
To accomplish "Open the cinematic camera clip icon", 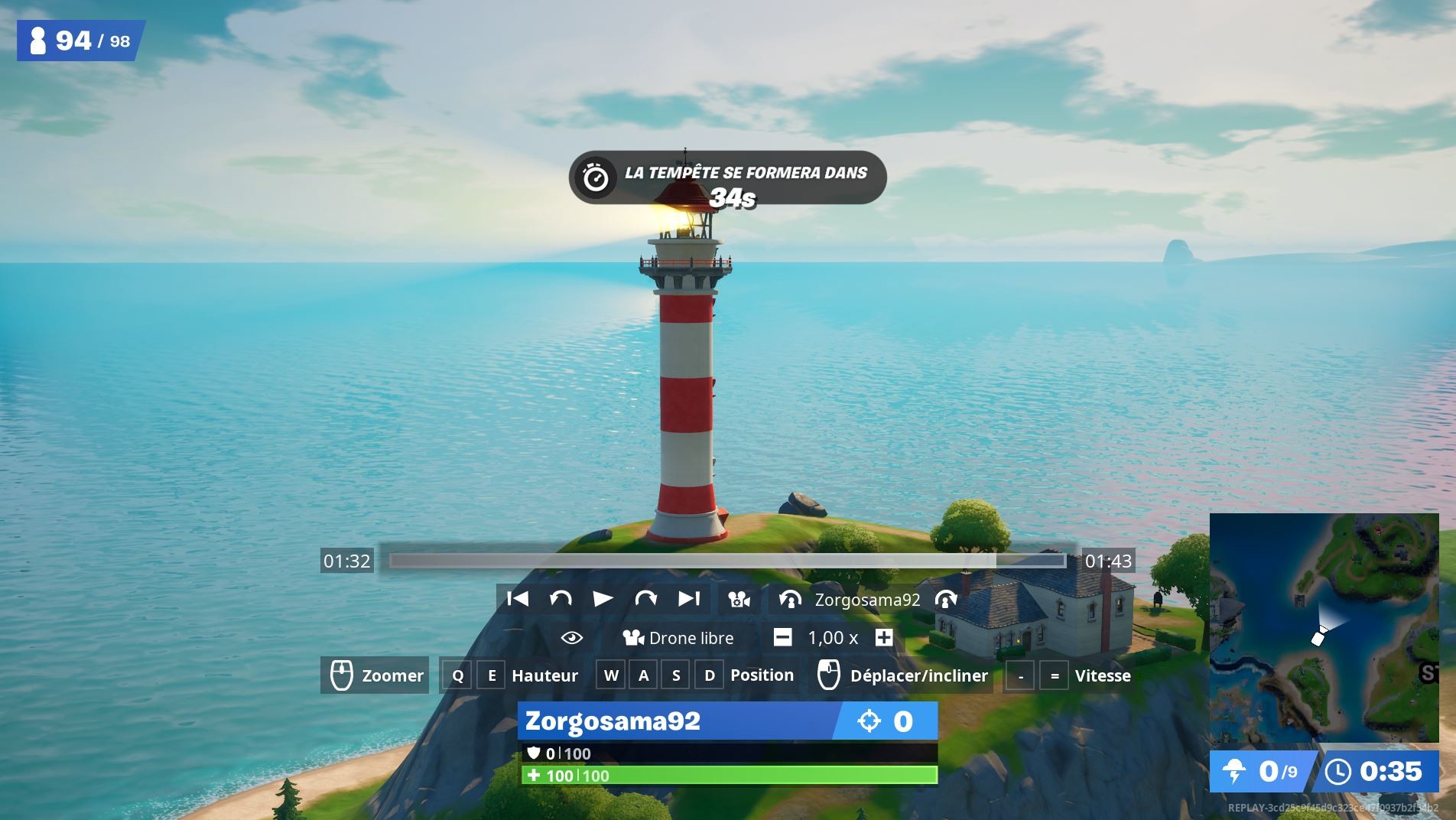I will click(738, 600).
